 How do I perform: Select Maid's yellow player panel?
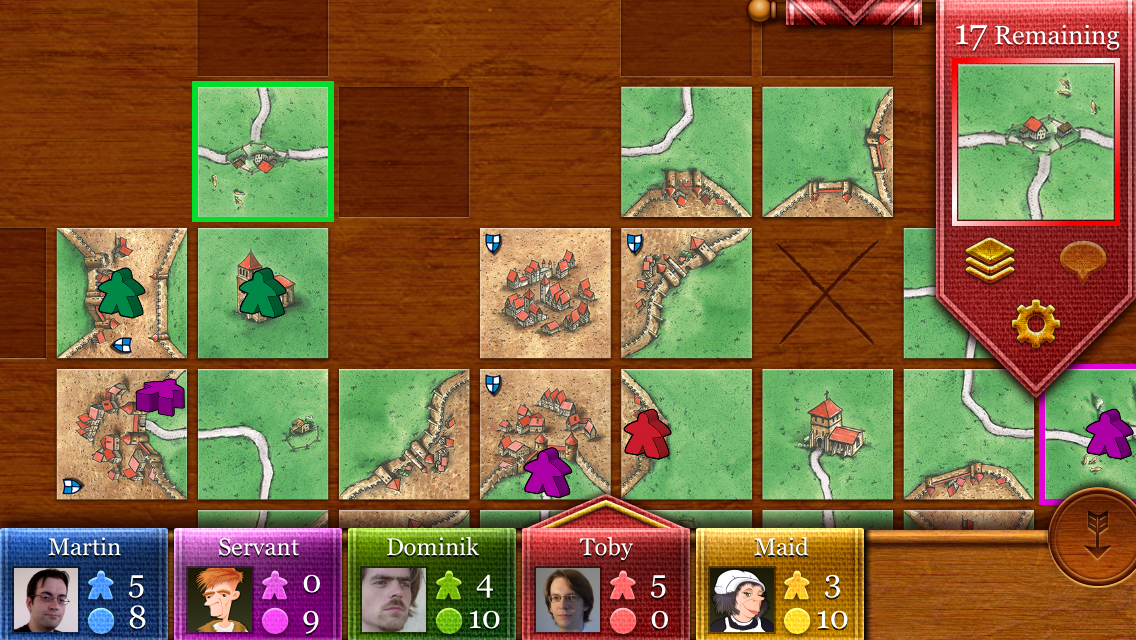click(780, 585)
